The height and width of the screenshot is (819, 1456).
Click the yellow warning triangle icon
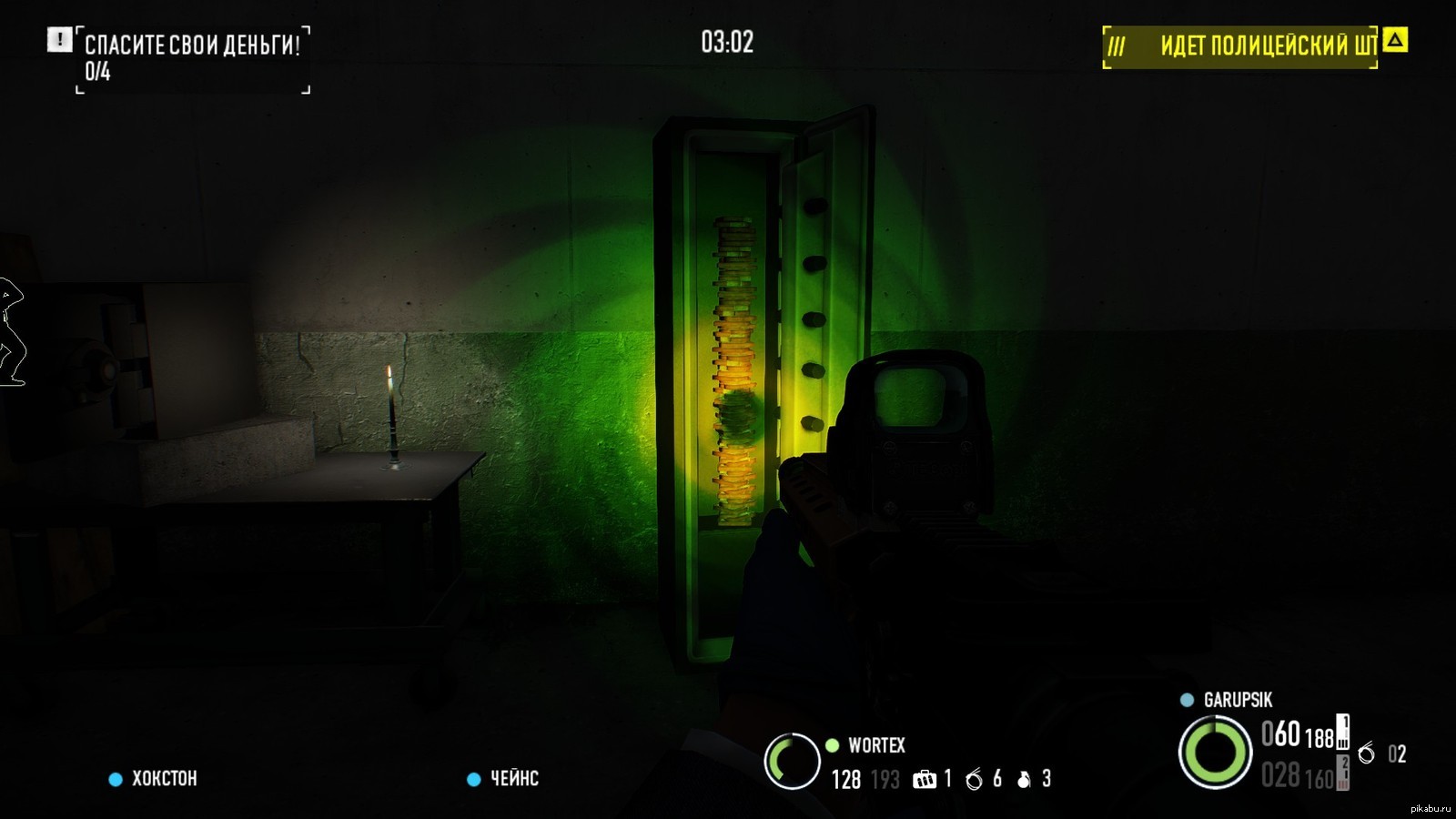1395,40
